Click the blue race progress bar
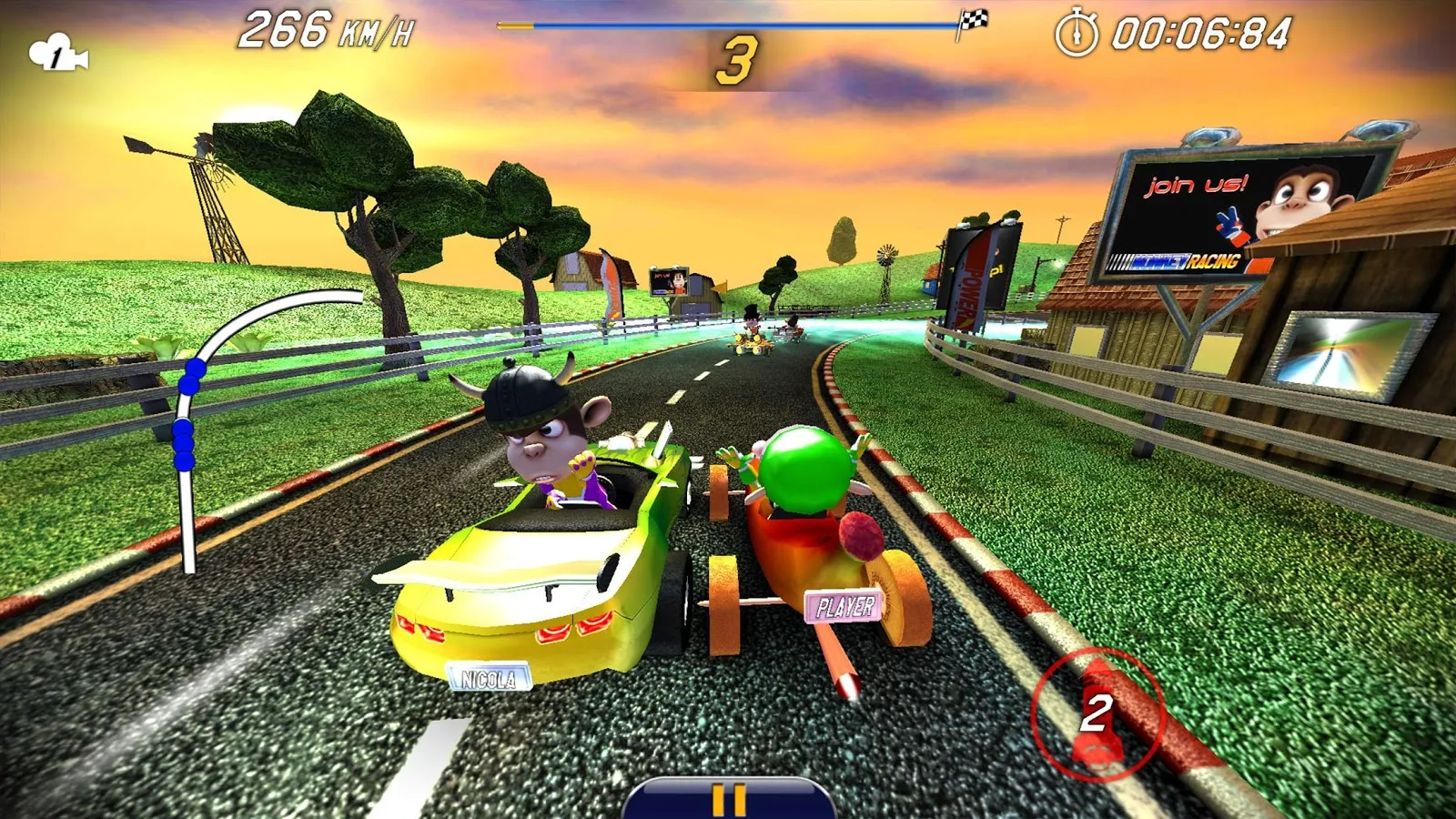The height and width of the screenshot is (819, 1456). [728, 25]
